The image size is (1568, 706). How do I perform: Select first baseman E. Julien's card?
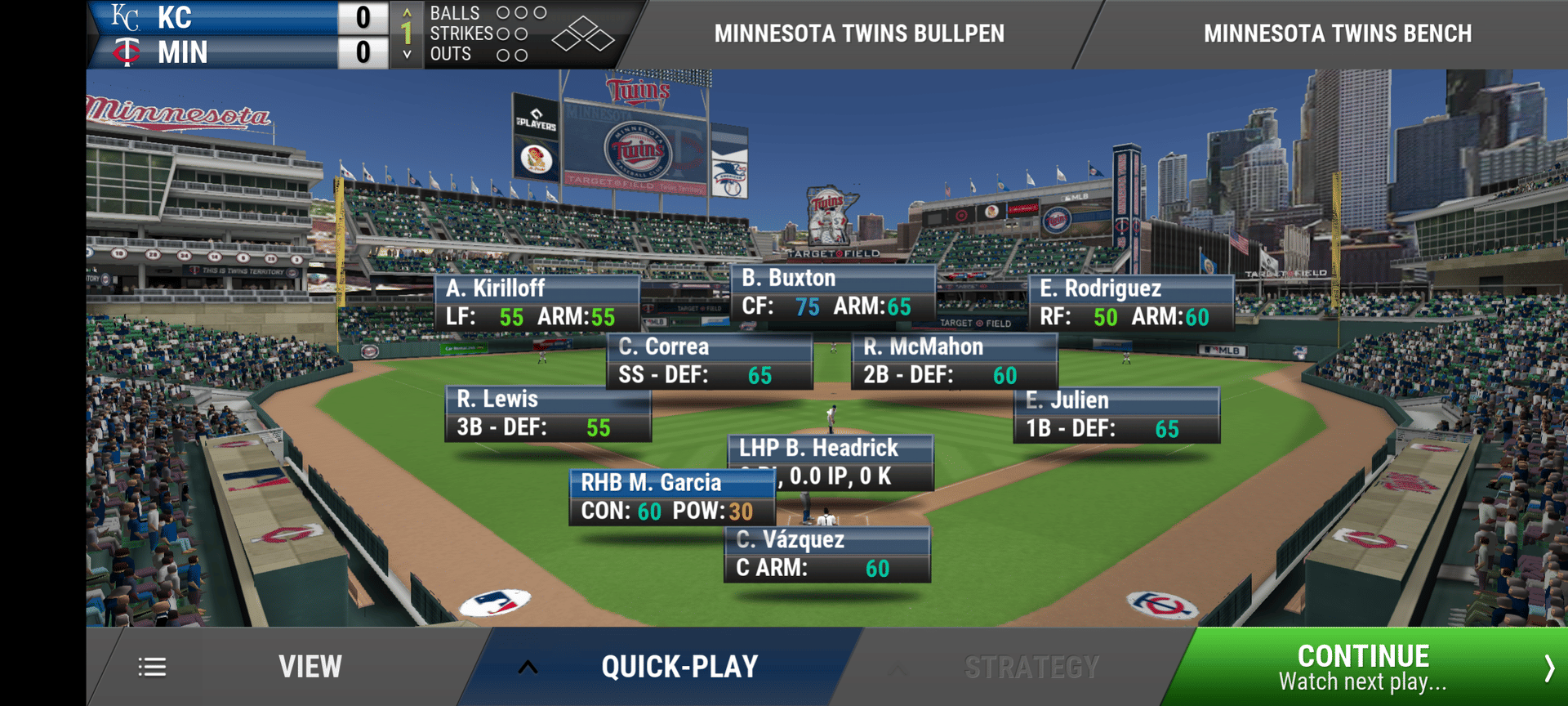click(1116, 414)
